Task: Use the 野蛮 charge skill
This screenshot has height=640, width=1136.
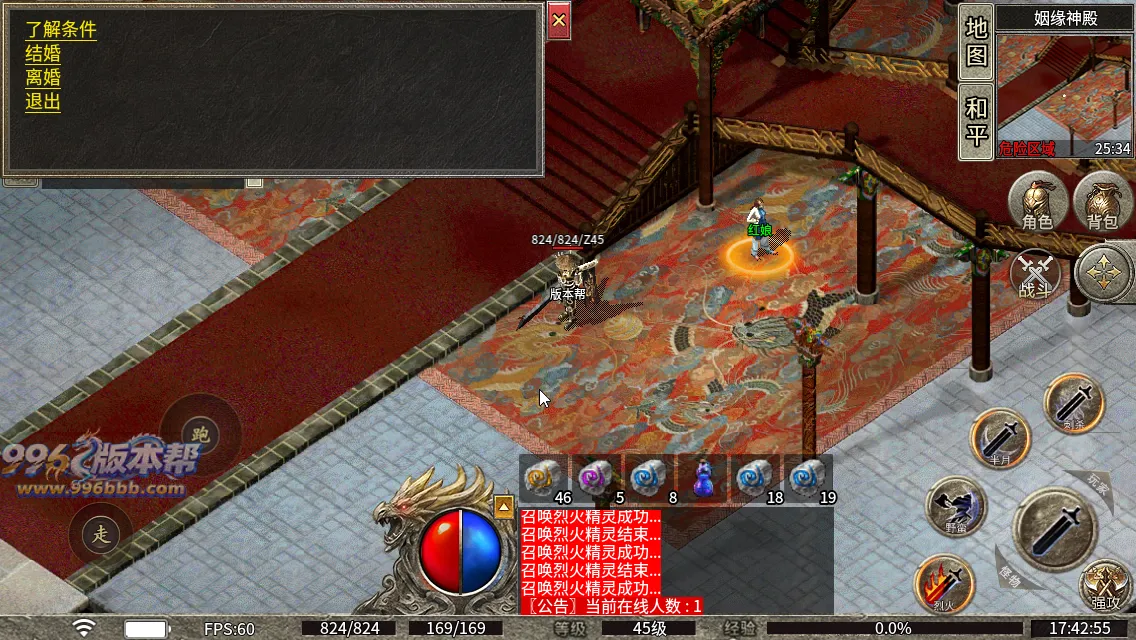Action: [x=956, y=505]
